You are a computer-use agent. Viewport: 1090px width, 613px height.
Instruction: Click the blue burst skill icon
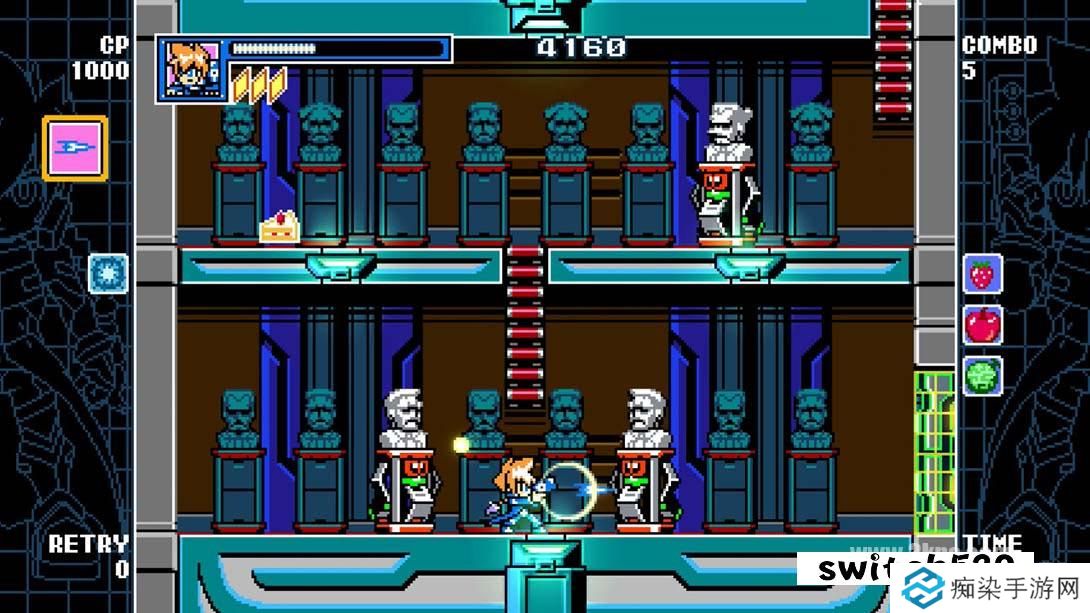tap(108, 273)
